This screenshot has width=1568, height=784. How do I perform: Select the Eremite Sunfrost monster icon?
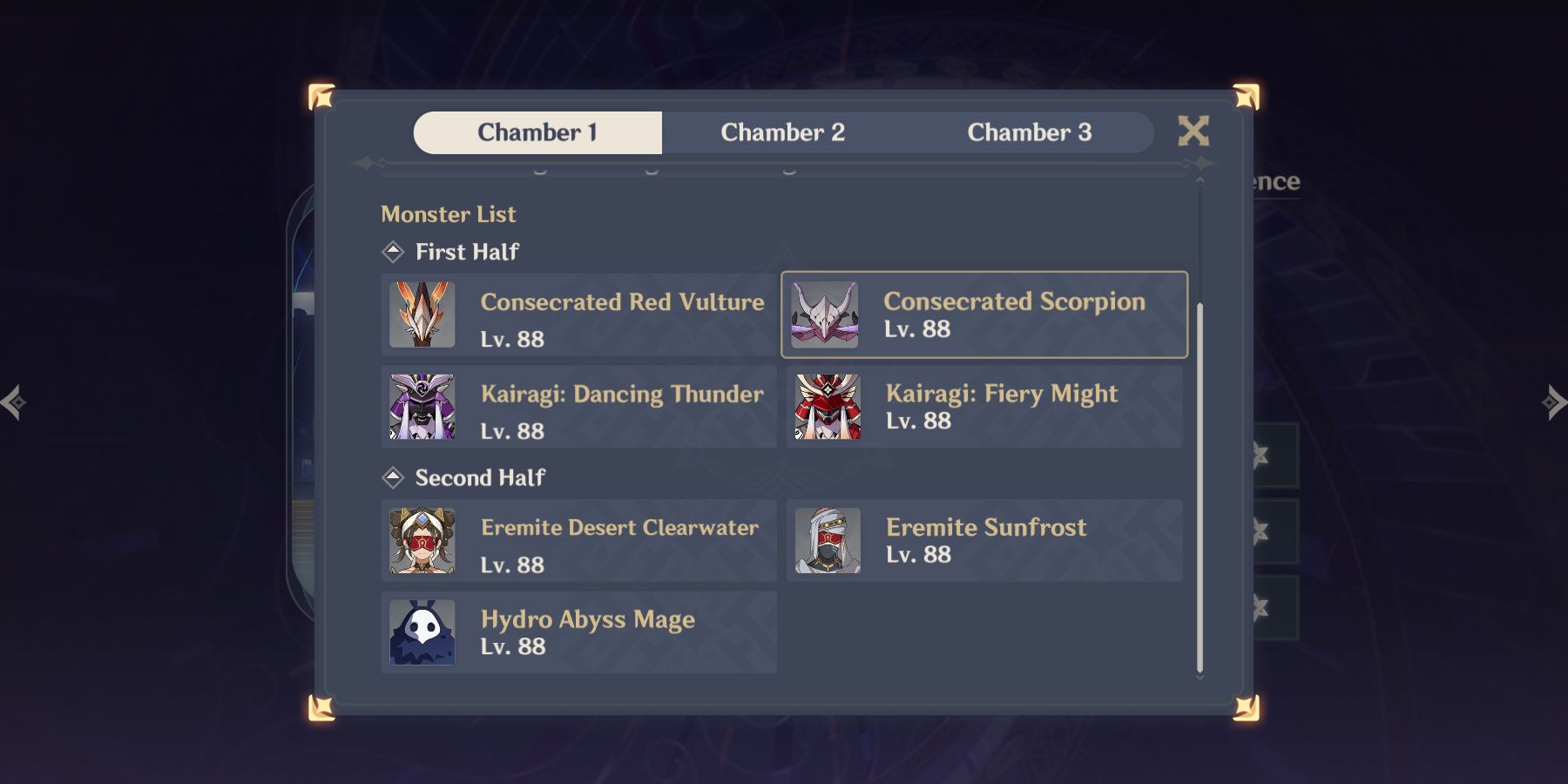click(x=826, y=540)
